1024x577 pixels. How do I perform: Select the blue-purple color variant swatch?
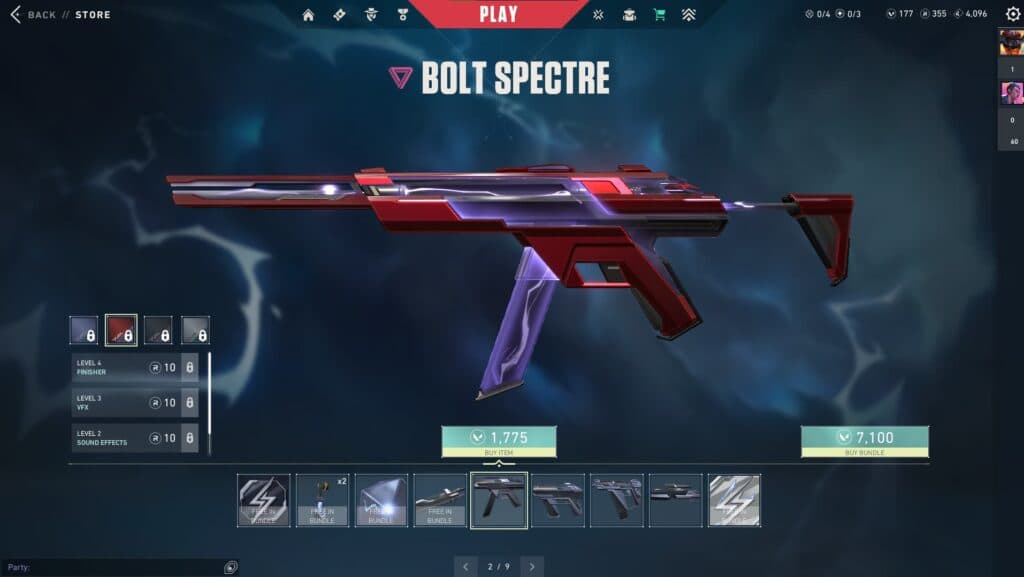pos(84,330)
